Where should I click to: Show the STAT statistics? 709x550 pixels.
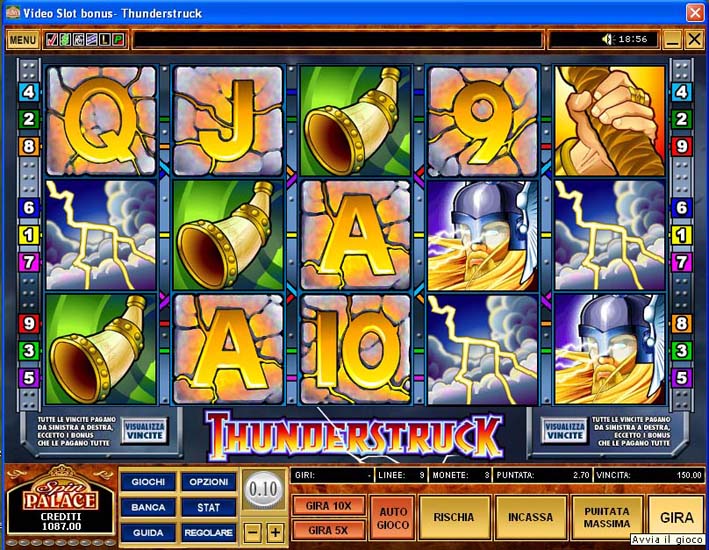click(x=209, y=507)
